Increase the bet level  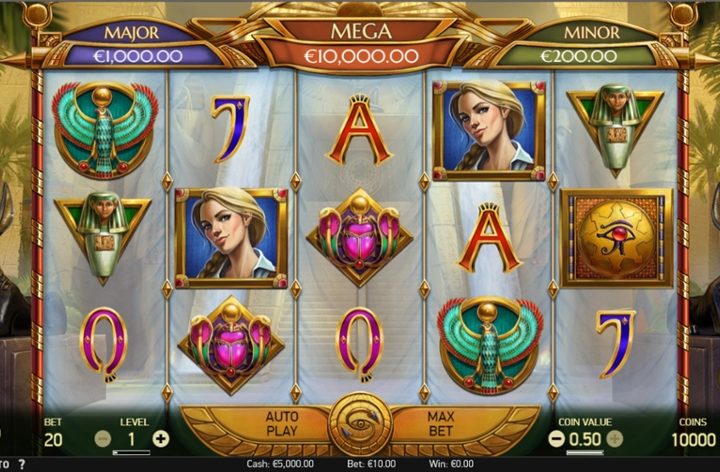tap(161, 438)
